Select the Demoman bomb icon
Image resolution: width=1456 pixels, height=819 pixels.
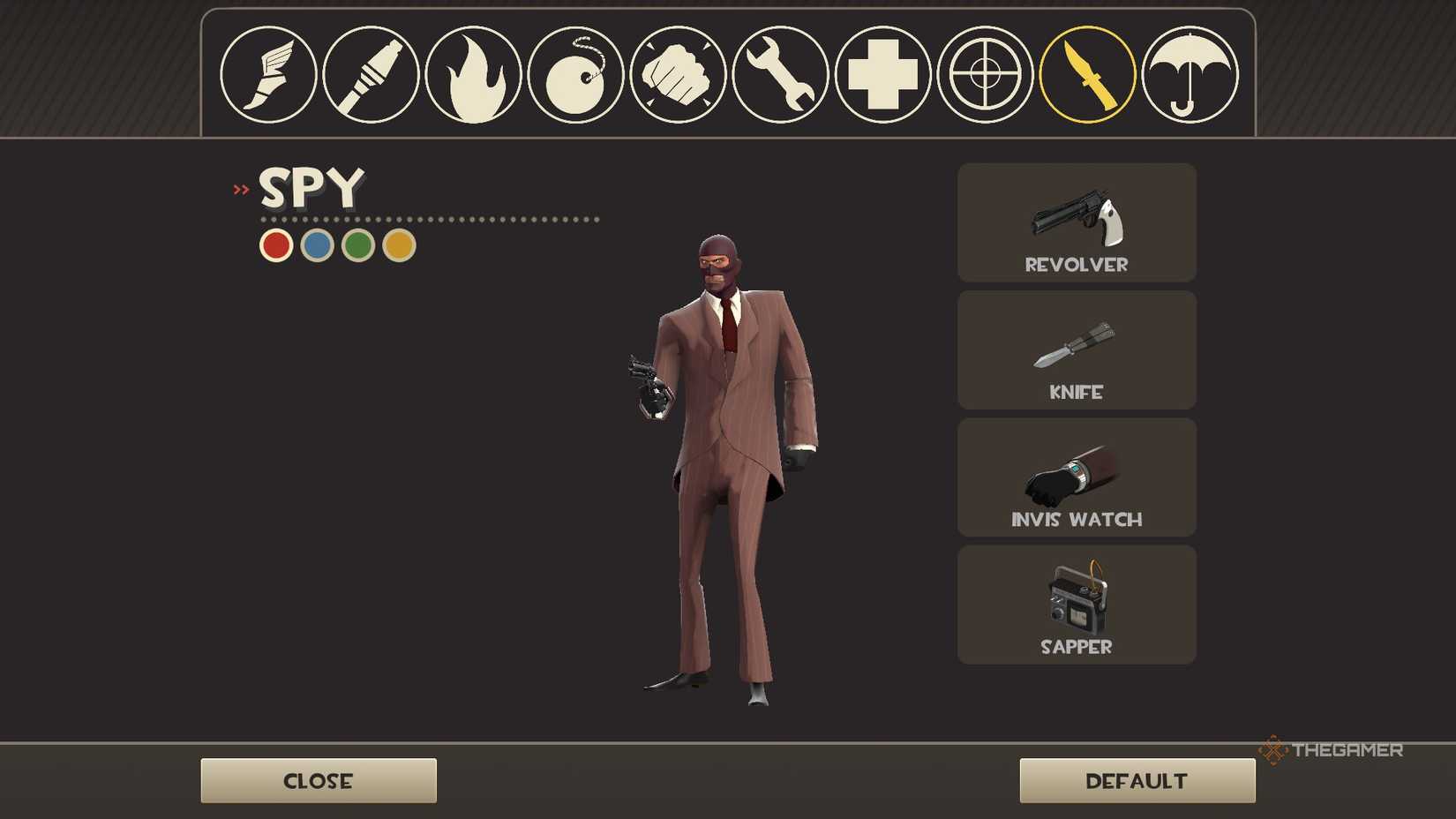[x=575, y=76]
